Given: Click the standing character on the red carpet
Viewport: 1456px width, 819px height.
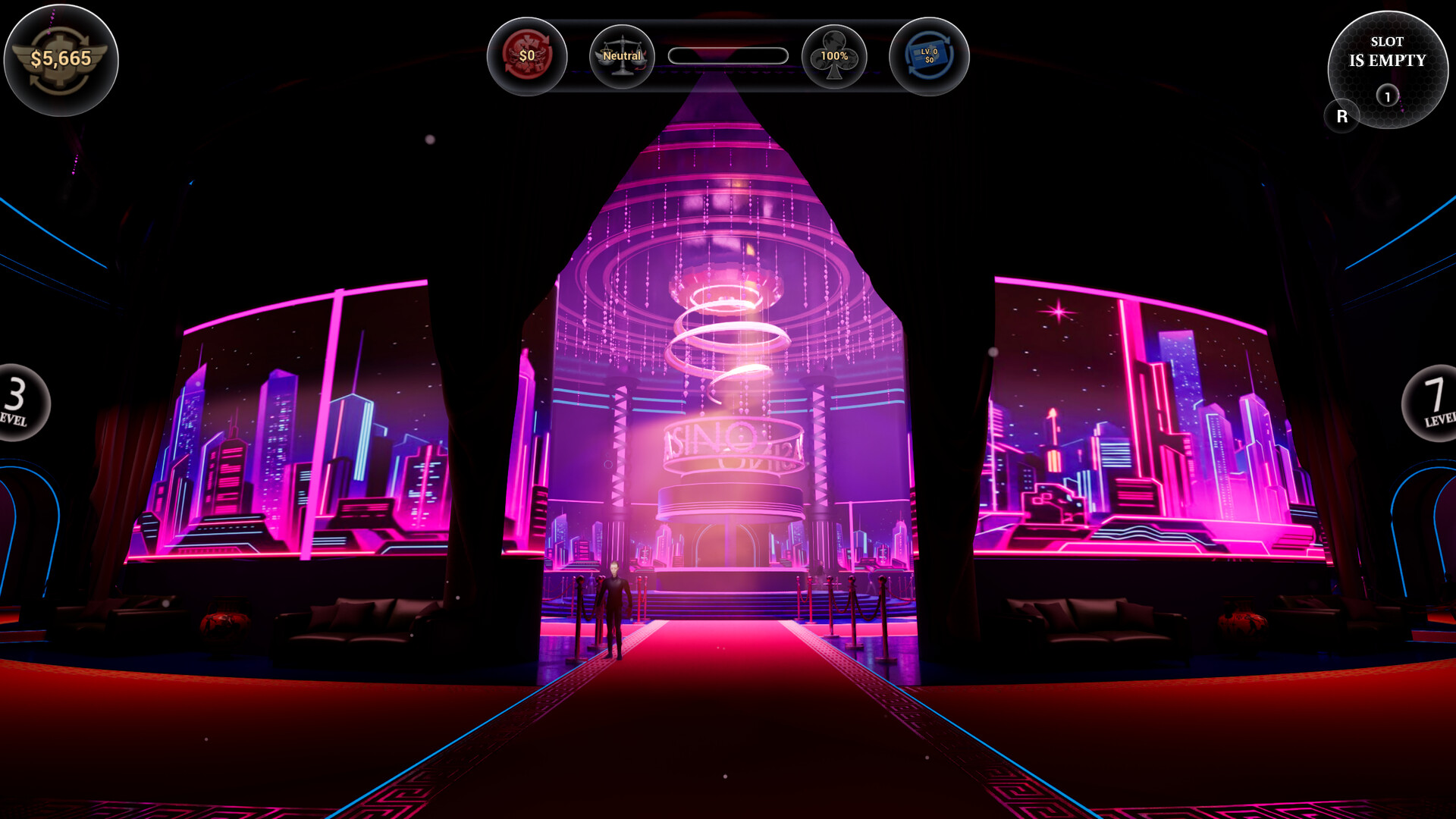Looking at the screenshot, I should tap(614, 607).
